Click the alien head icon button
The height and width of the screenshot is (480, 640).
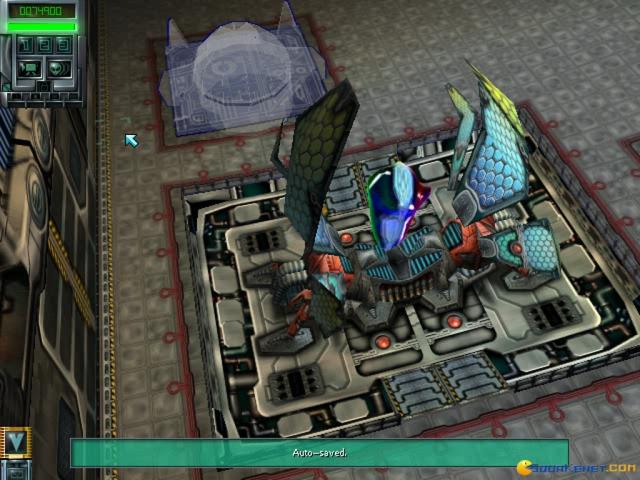click(x=57, y=68)
